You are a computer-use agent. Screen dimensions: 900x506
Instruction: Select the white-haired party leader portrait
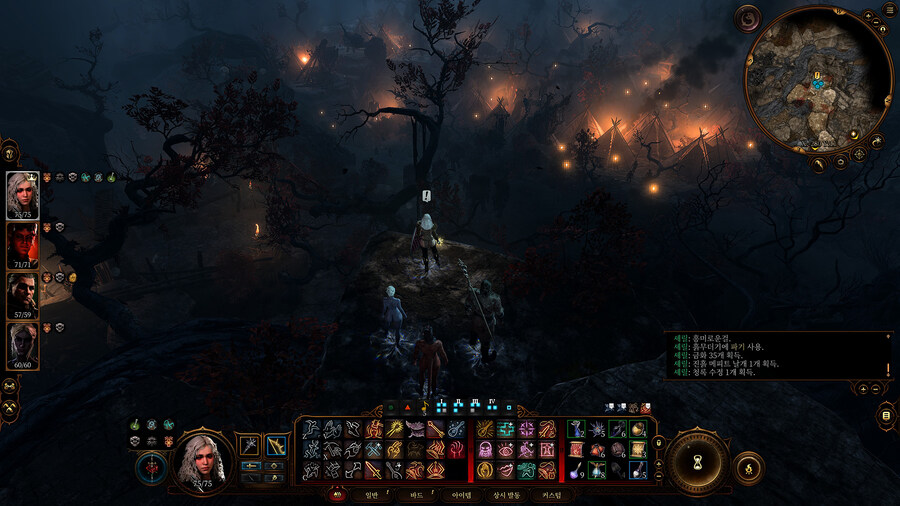22,194
